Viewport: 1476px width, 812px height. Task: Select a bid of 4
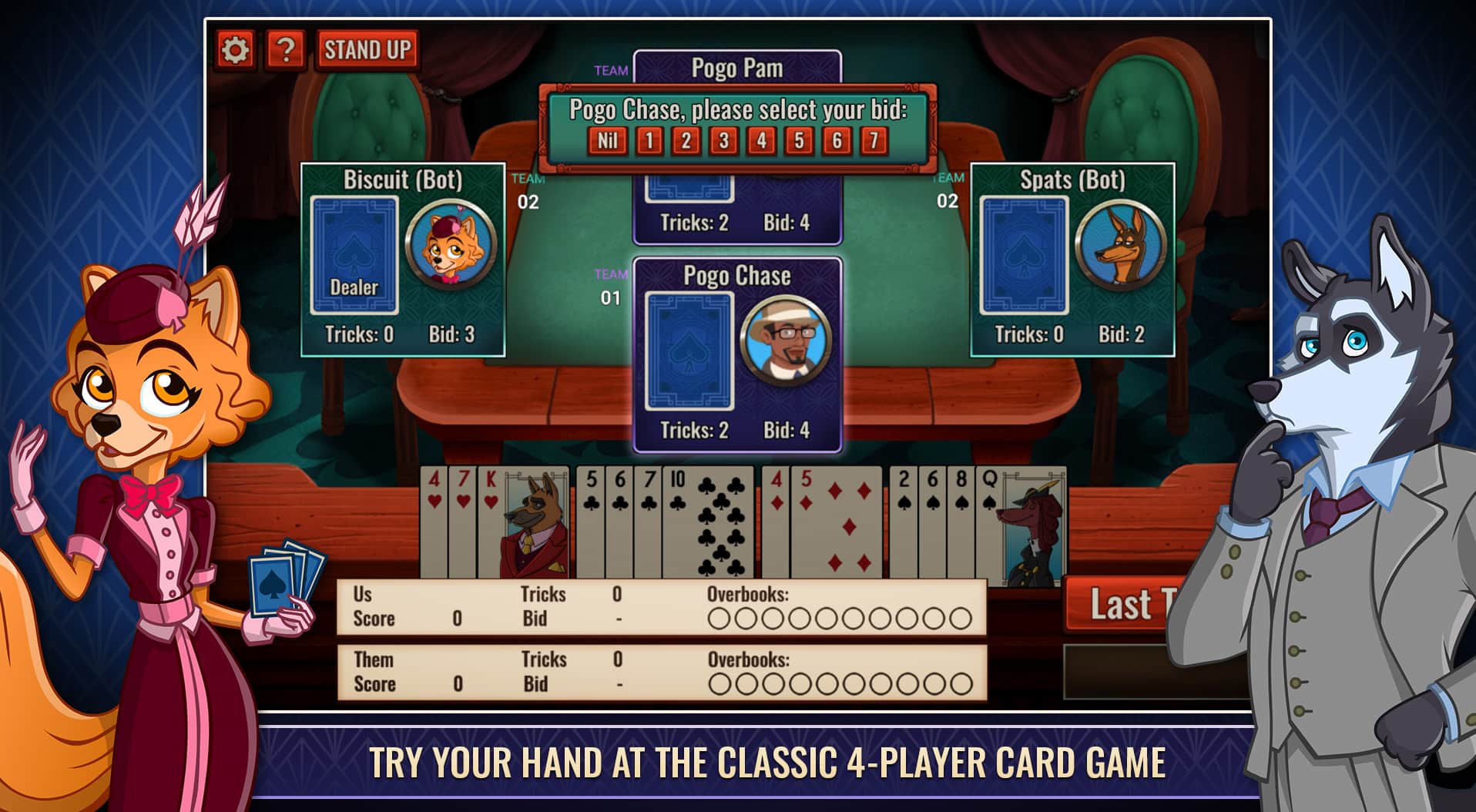coord(760,141)
